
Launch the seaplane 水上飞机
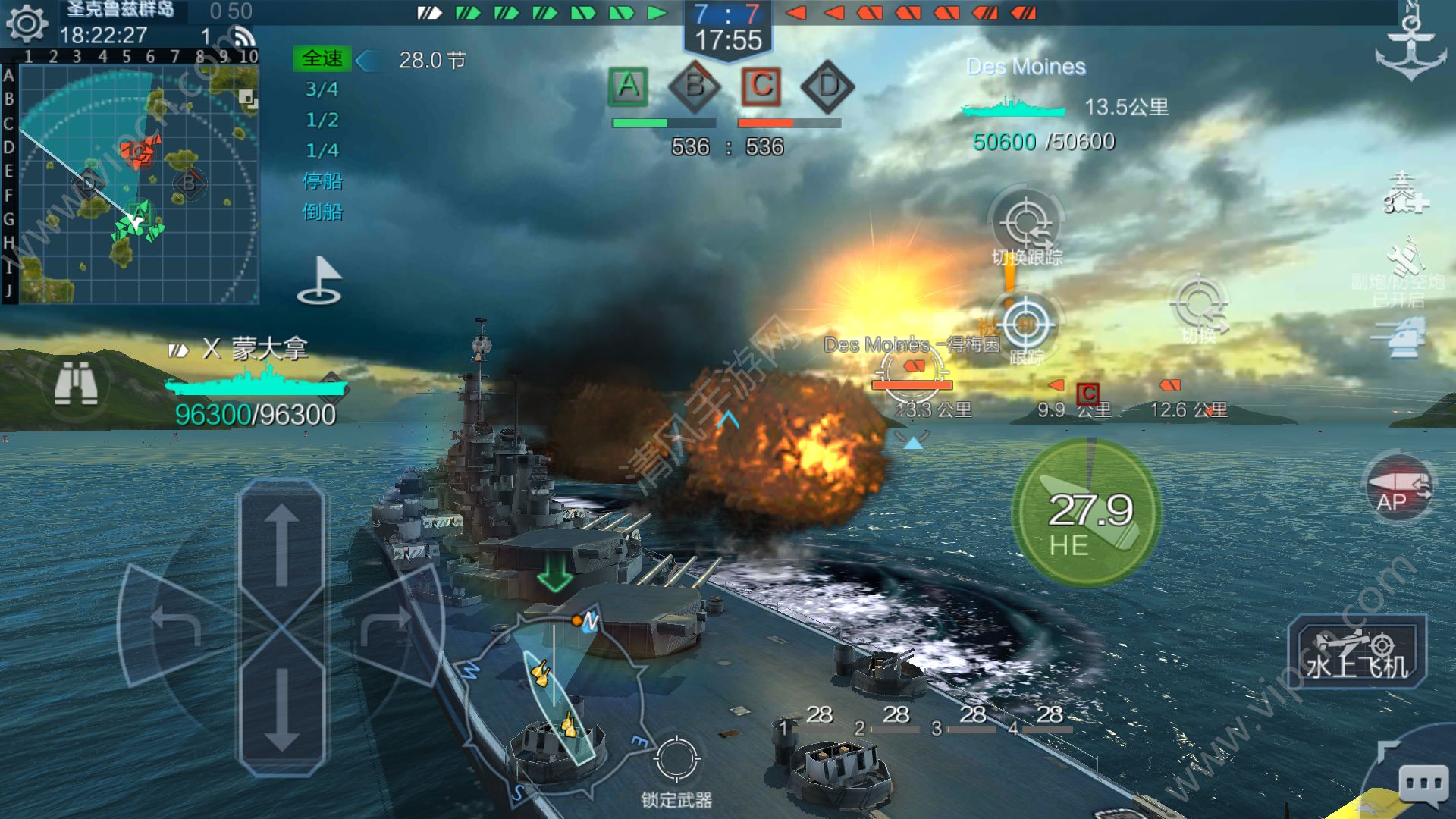point(1357,652)
